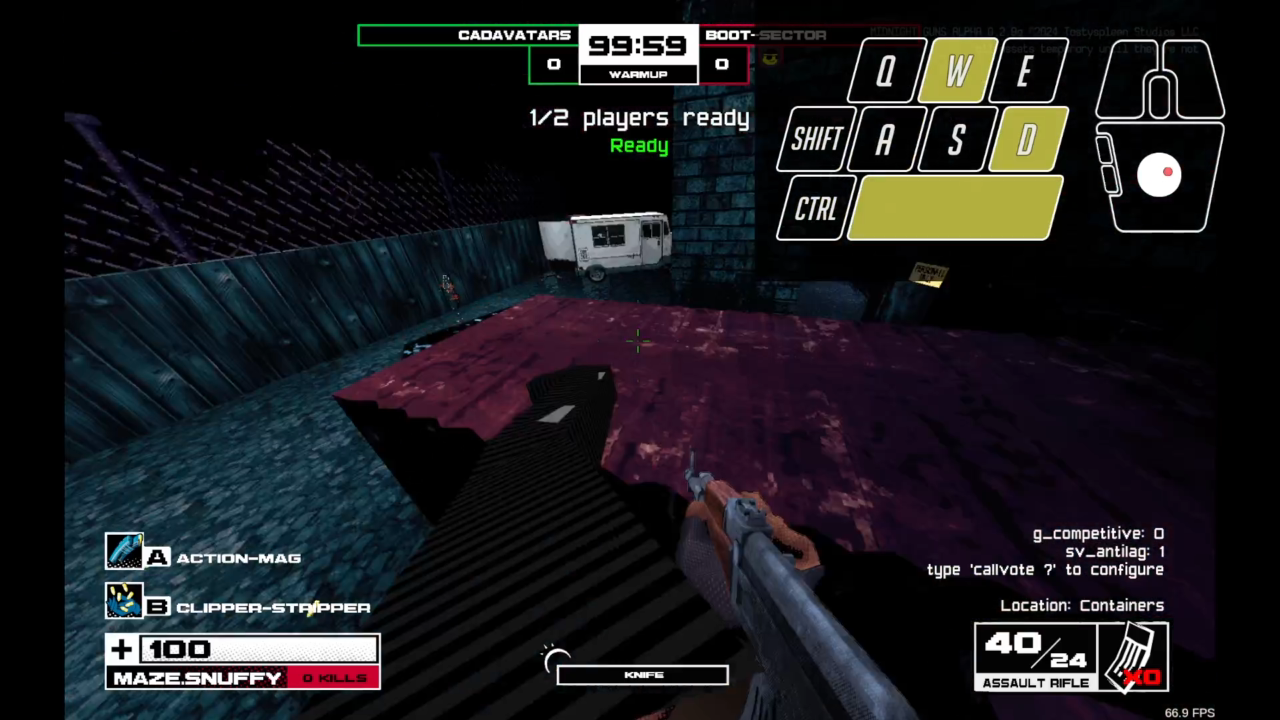Image resolution: width=1280 pixels, height=720 pixels.
Task: Click the KNIFE charge progress bar
Action: (x=641, y=674)
